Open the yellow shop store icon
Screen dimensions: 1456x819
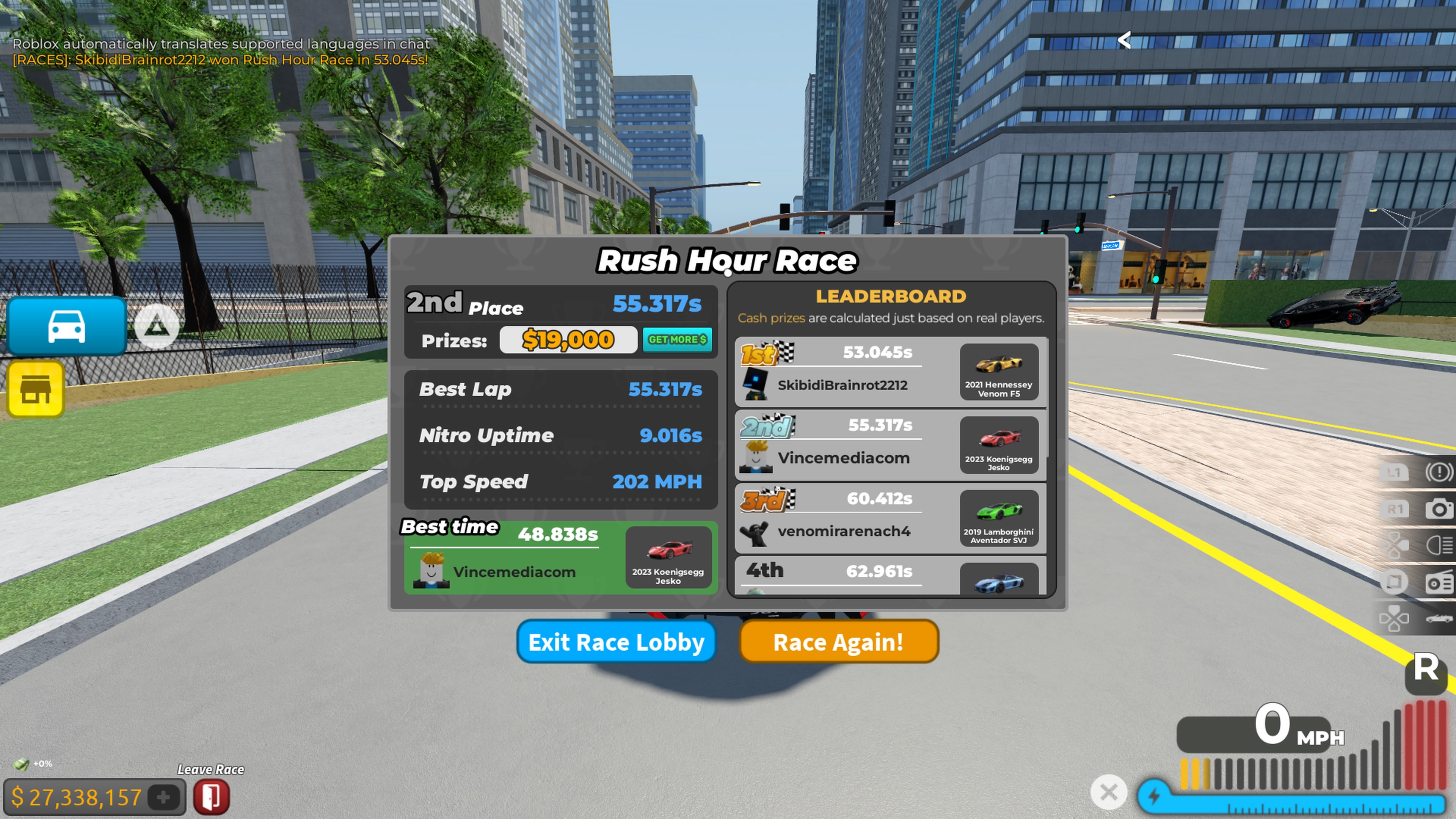(x=36, y=389)
